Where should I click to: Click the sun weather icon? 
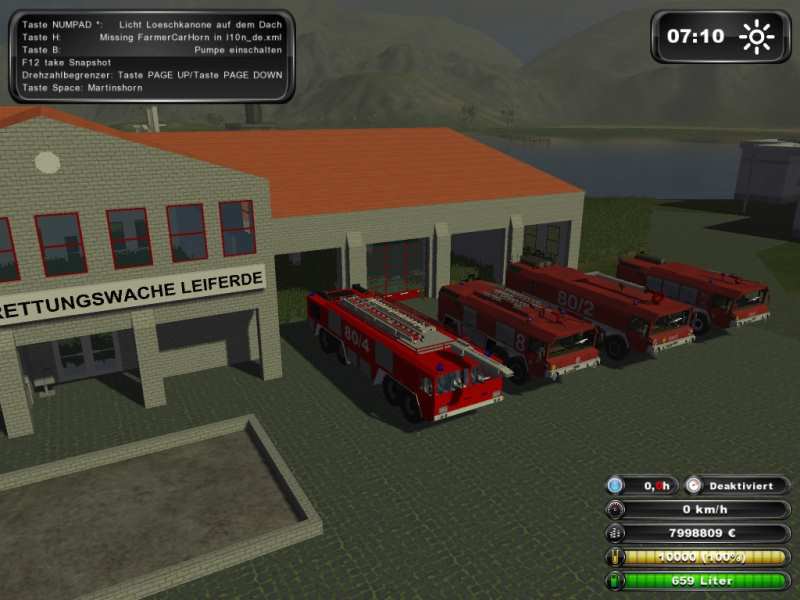click(x=756, y=37)
